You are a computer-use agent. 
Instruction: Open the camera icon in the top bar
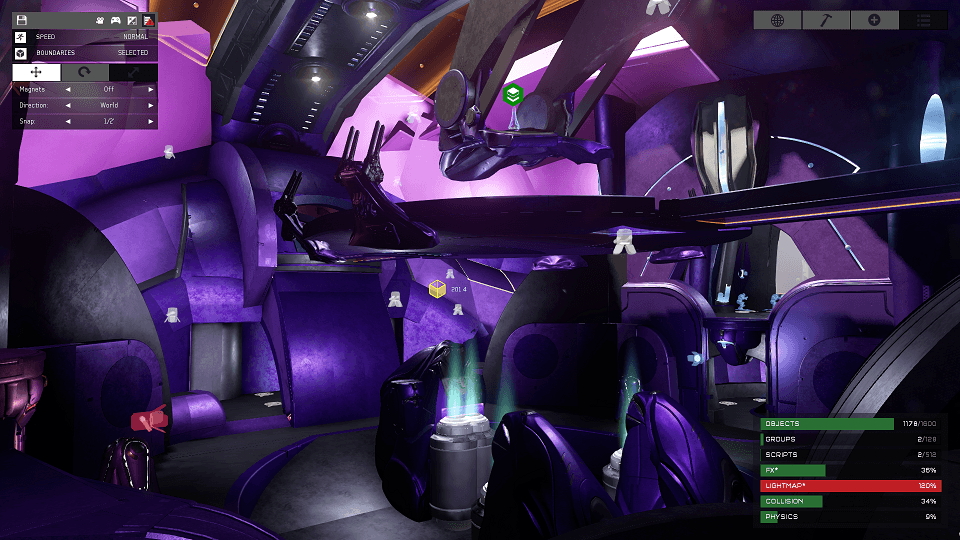[x=100, y=20]
